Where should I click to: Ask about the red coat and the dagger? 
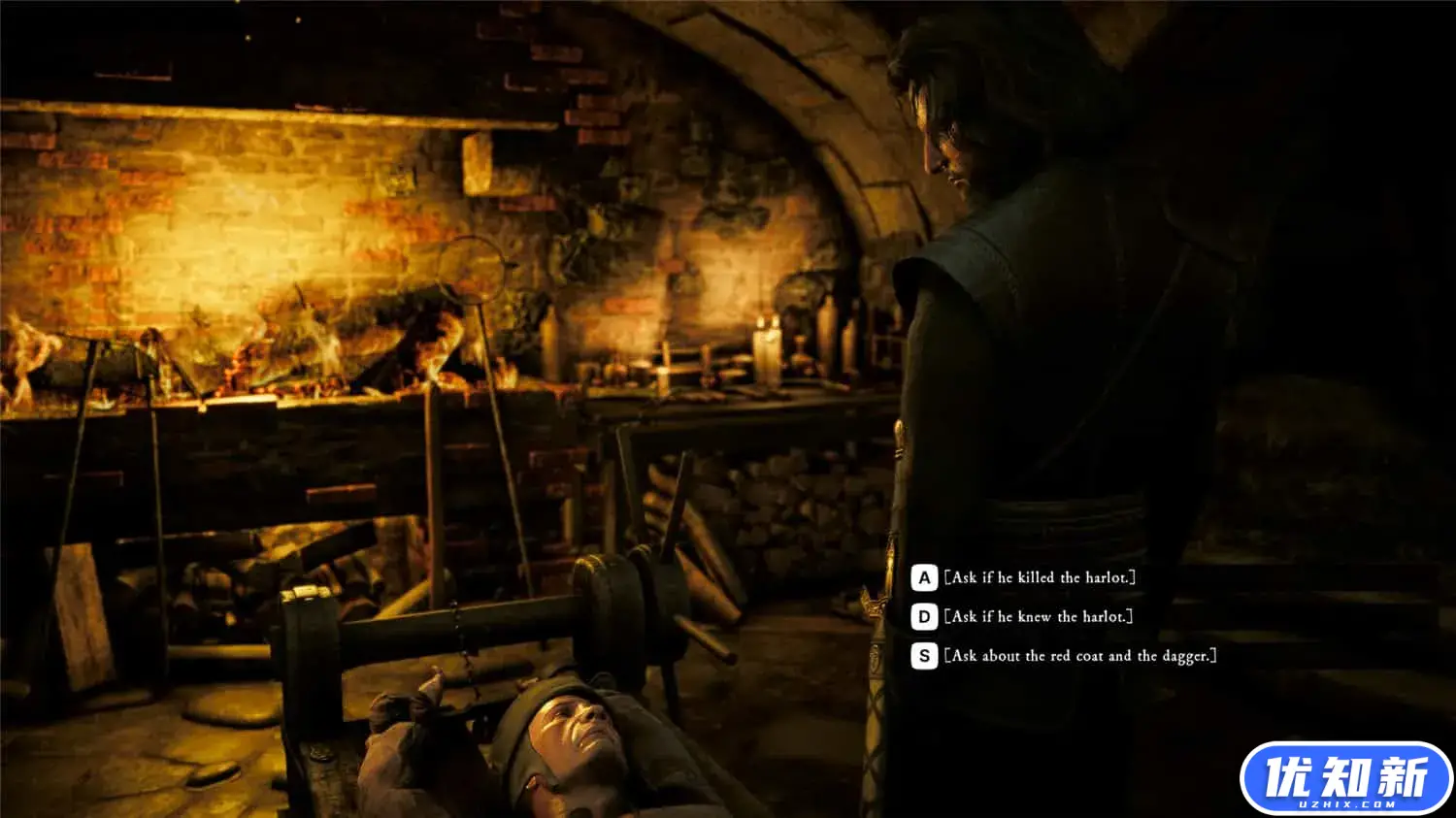pyautogui.click(x=1079, y=656)
